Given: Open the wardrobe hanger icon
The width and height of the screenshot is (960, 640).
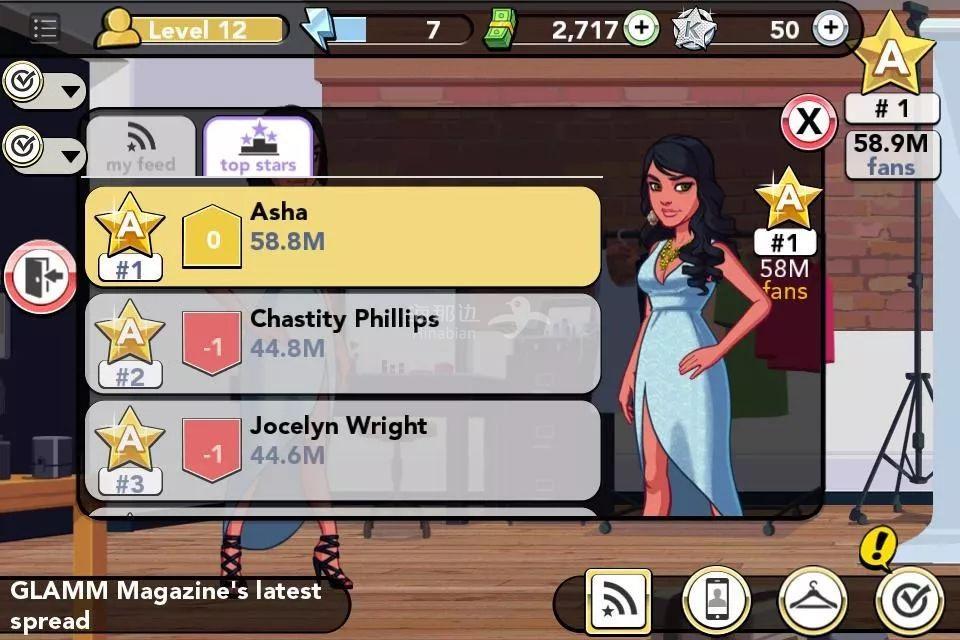Looking at the screenshot, I should pyautogui.click(x=813, y=602).
